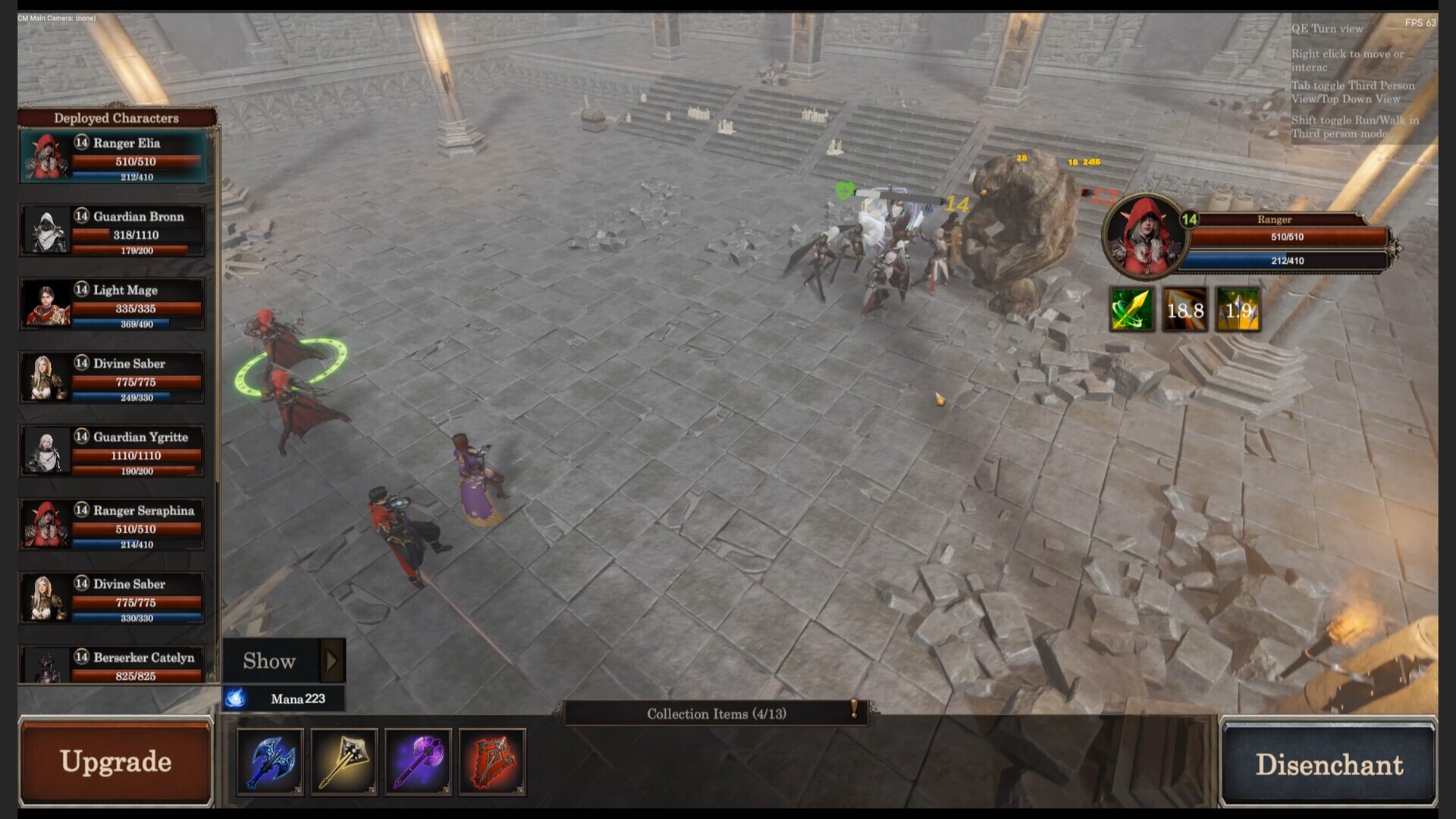
Task: Select Guardian Ygritte from the list
Action: coord(114,451)
